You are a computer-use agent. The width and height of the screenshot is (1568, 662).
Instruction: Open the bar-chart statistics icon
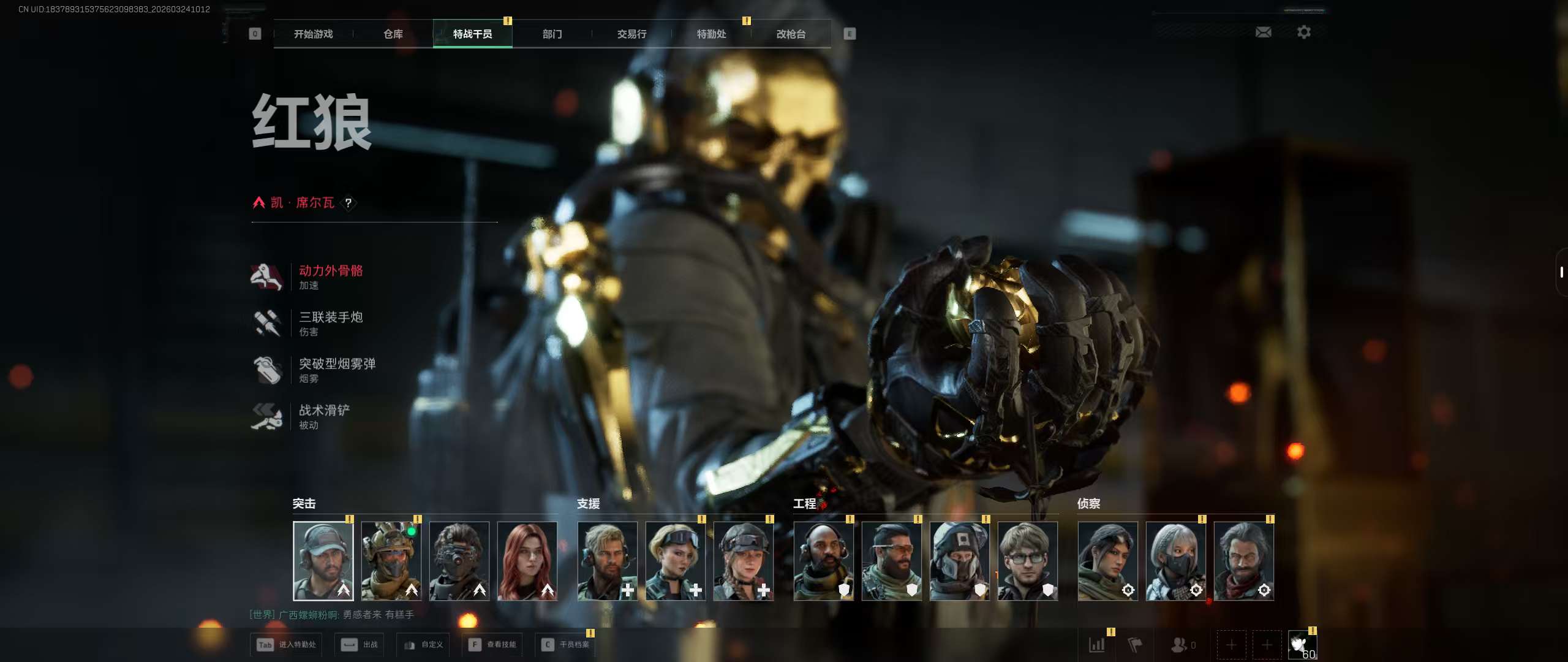tap(1097, 644)
